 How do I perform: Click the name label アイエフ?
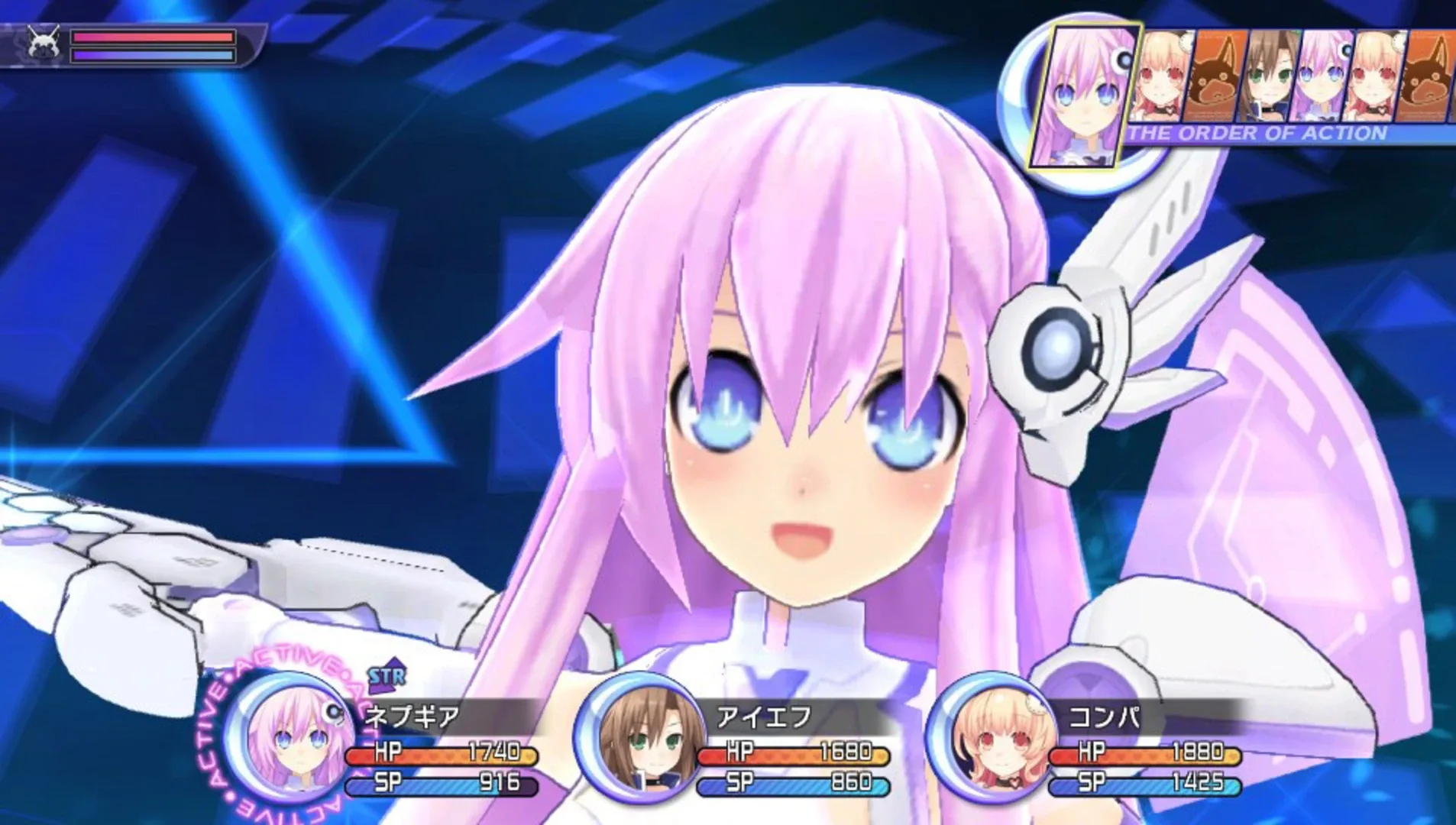click(x=764, y=717)
